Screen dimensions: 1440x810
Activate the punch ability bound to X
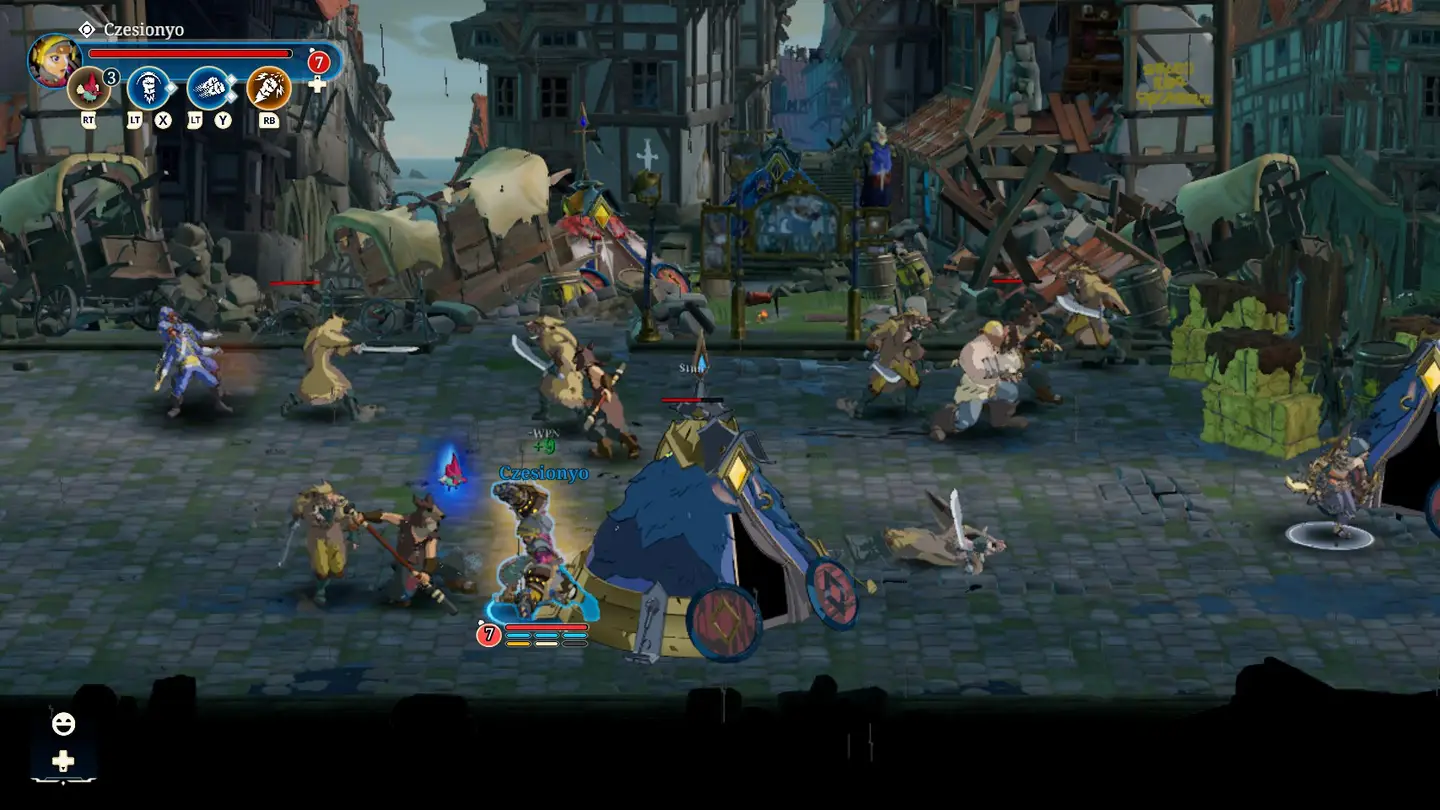148,87
